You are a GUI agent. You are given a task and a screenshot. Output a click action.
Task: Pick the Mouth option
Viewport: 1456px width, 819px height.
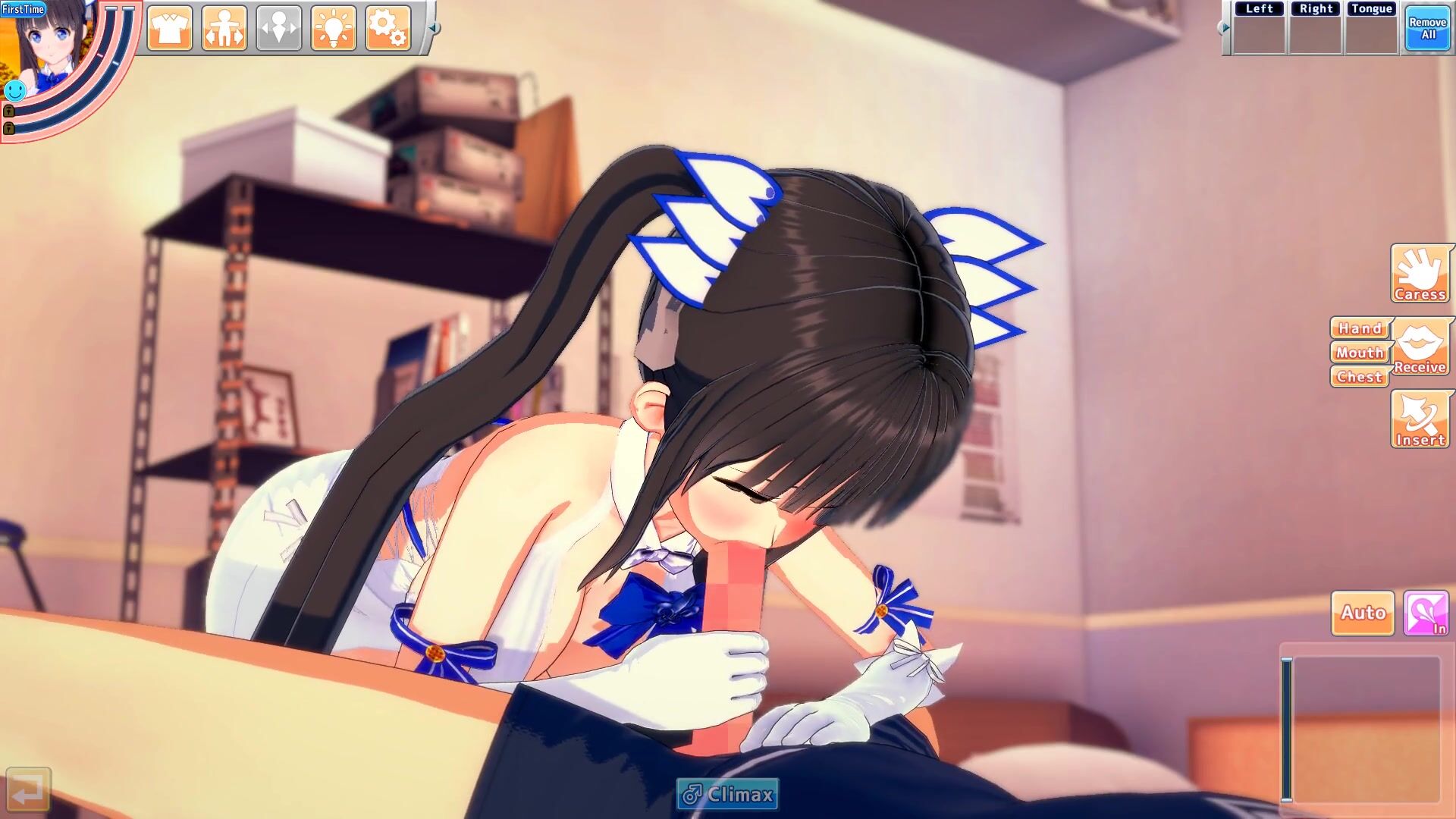pos(1360,353)
